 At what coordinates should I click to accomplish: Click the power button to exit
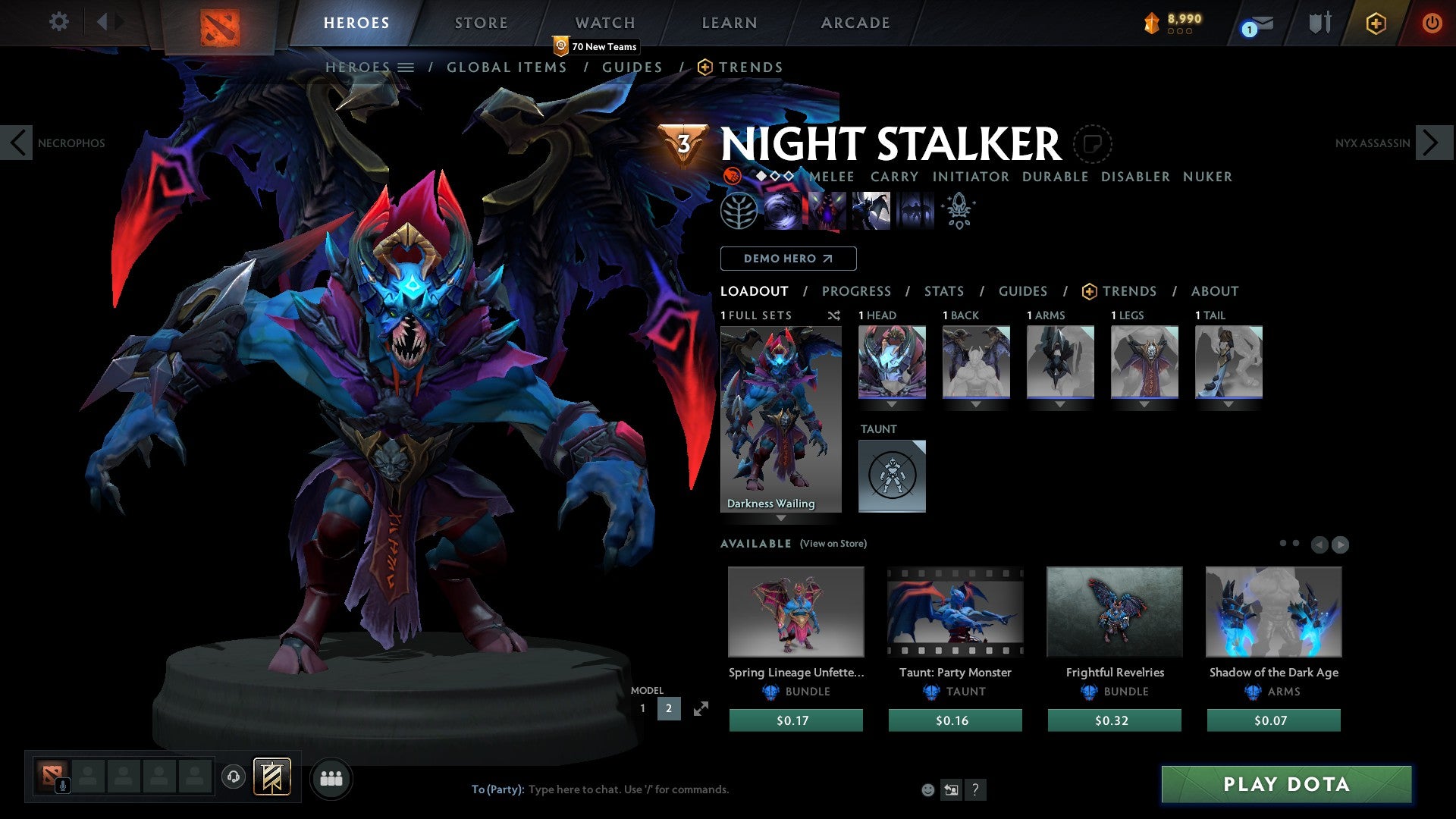coord(1432,23)
